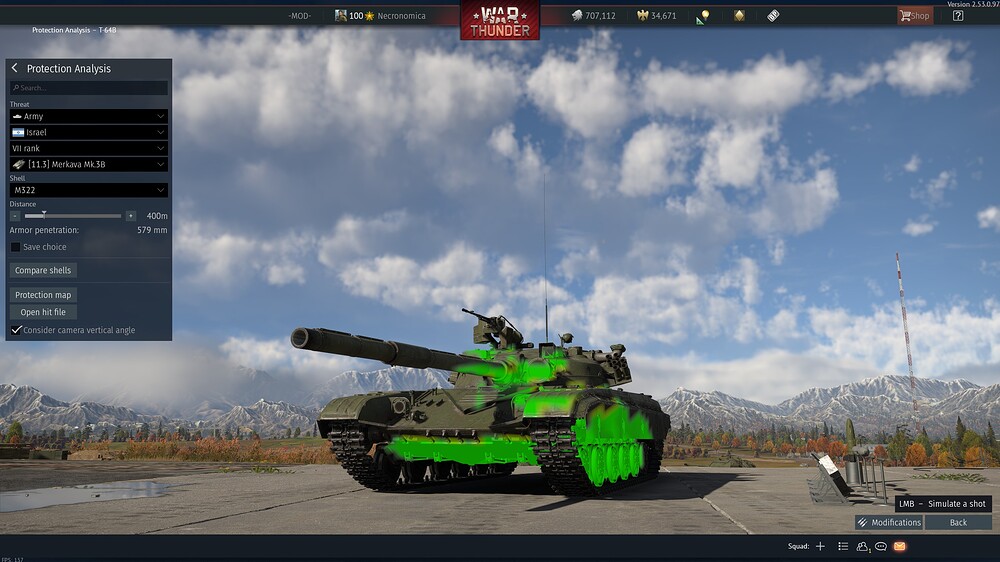The width and height of the screenshot is (1000, 562).
Task: Open the Protection map
Action: point(44,295)
